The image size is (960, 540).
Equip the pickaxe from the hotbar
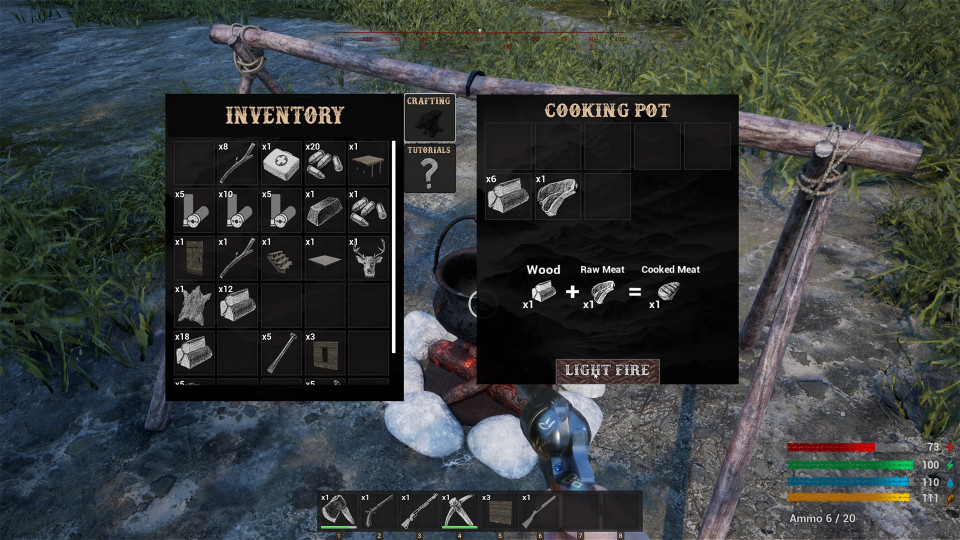point(459,511)
